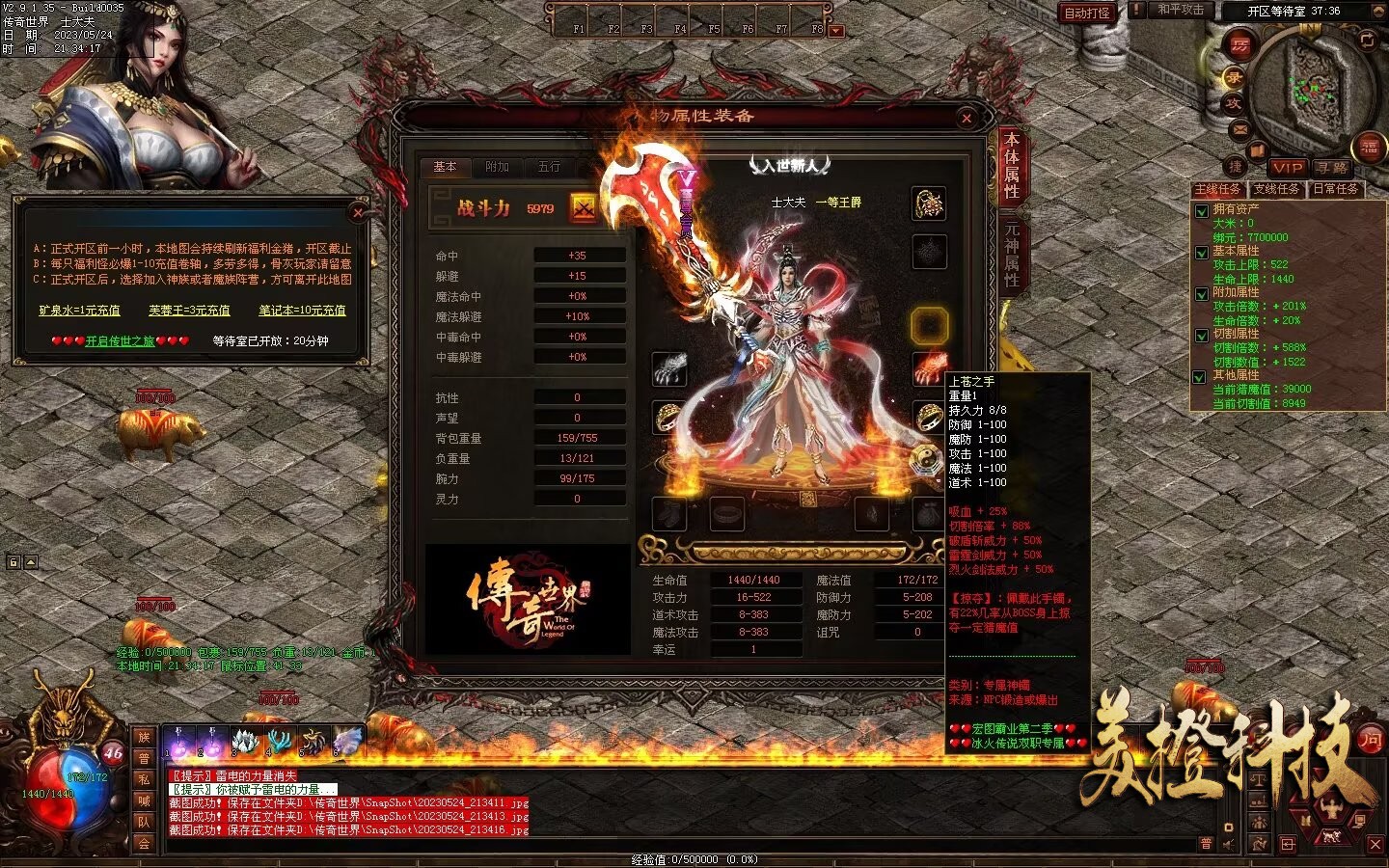Open the VIP panel via its icon
Image resolution: width=1389 pixels, height=868 pixels.
(1288, 169)
